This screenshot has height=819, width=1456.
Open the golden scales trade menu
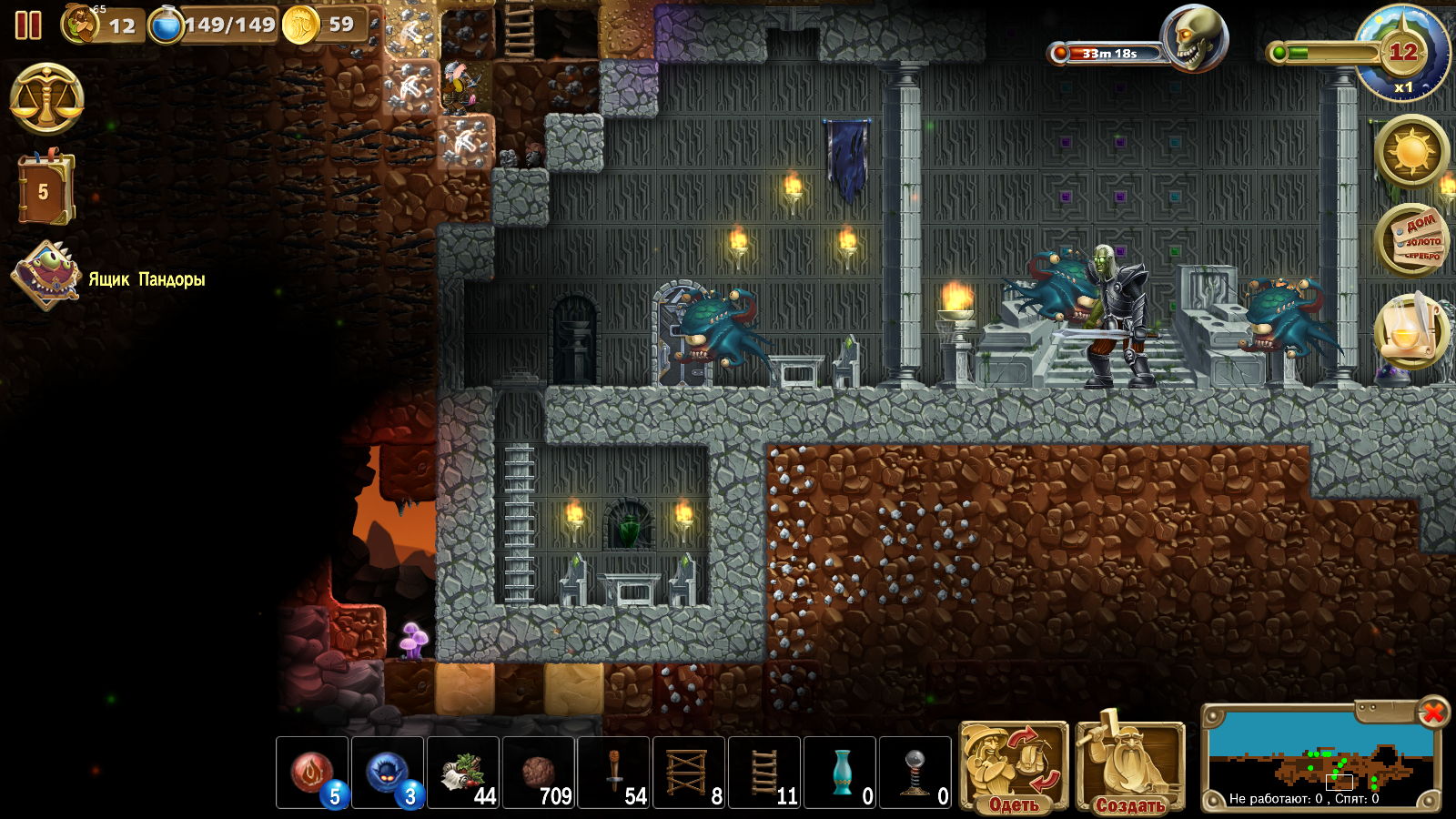[x=46, y=99]
